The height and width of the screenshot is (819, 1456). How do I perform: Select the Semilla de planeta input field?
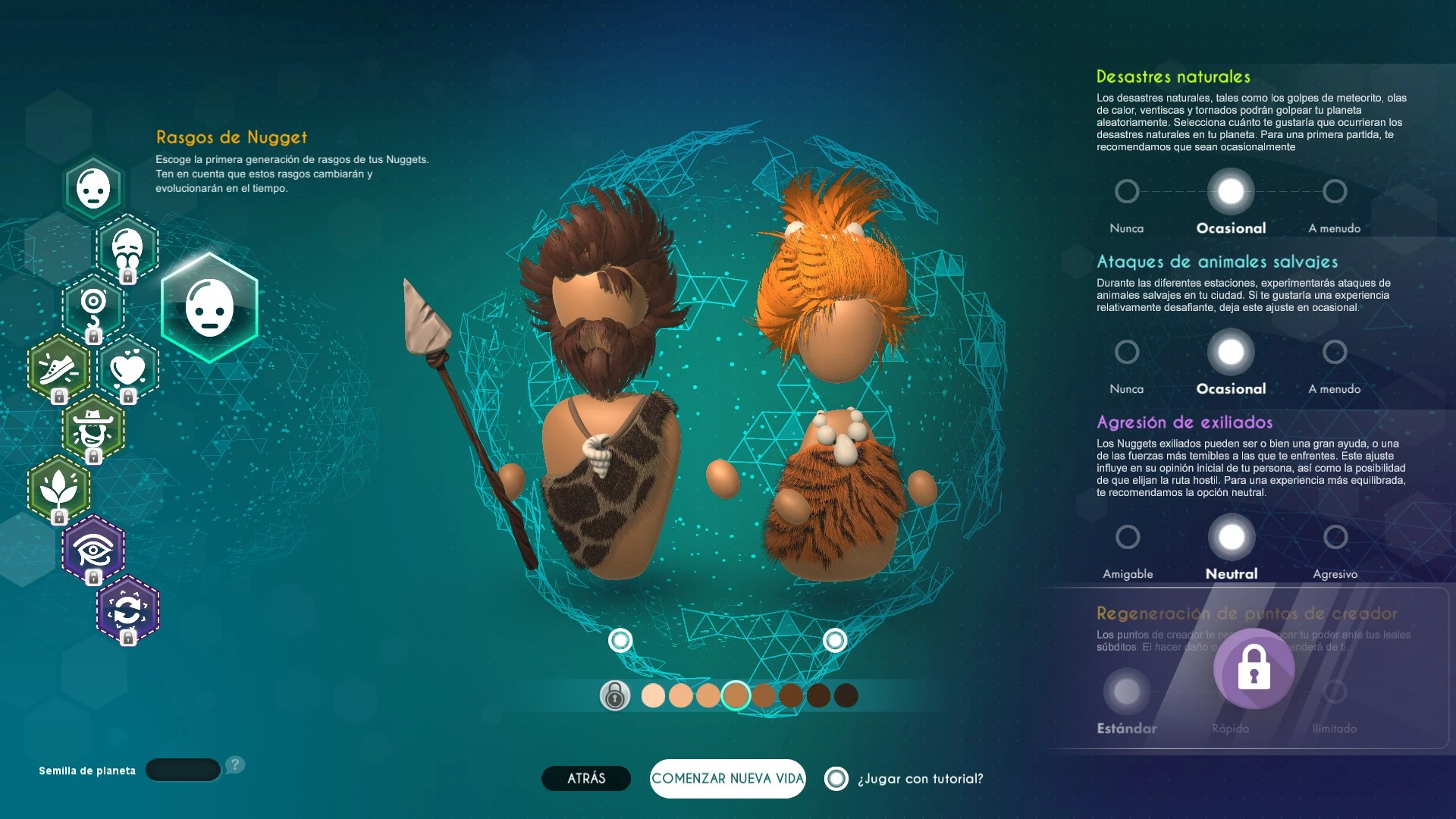click(x=183, y=770)
